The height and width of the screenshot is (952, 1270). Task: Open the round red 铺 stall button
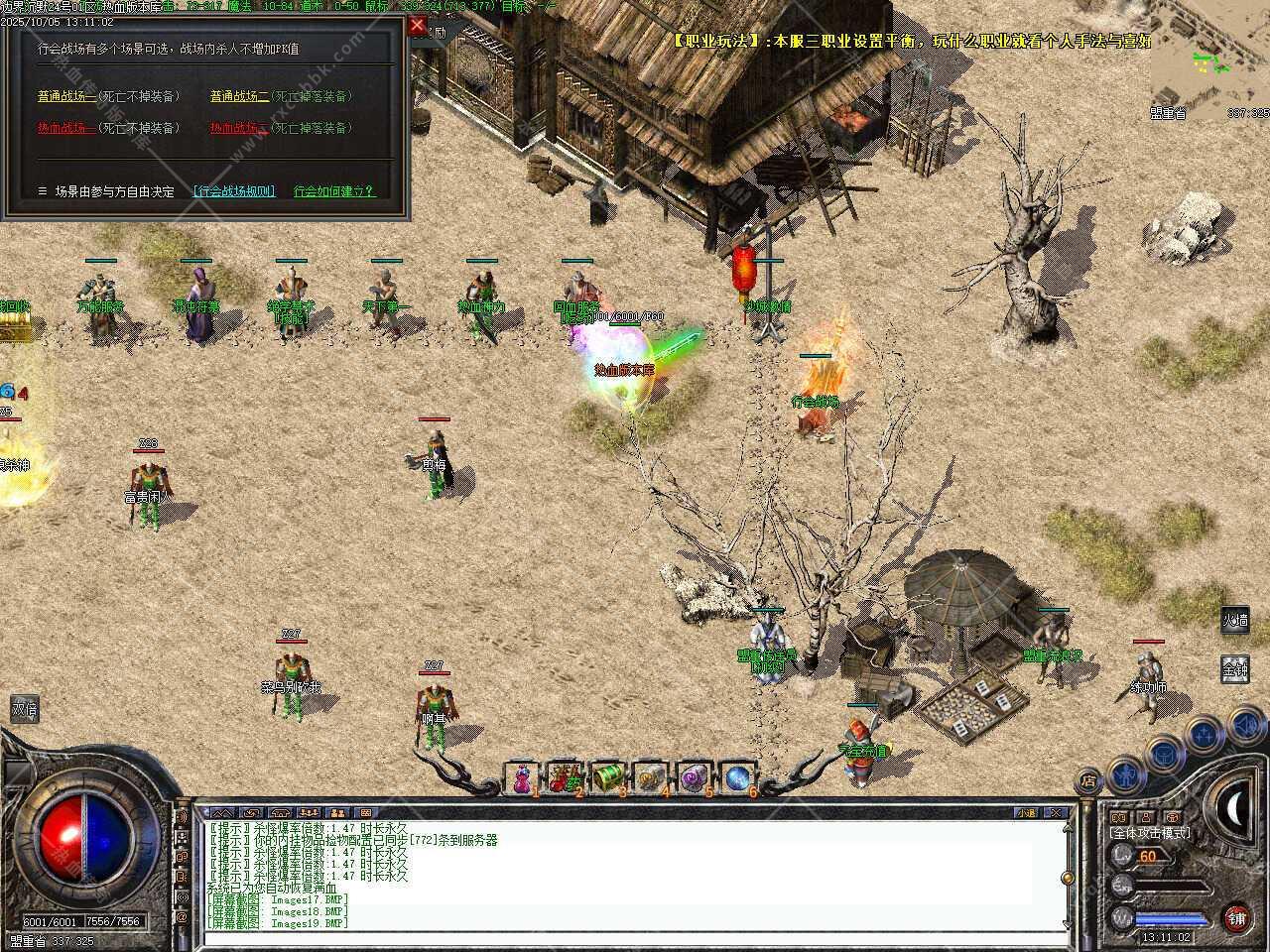(1236, 918)
